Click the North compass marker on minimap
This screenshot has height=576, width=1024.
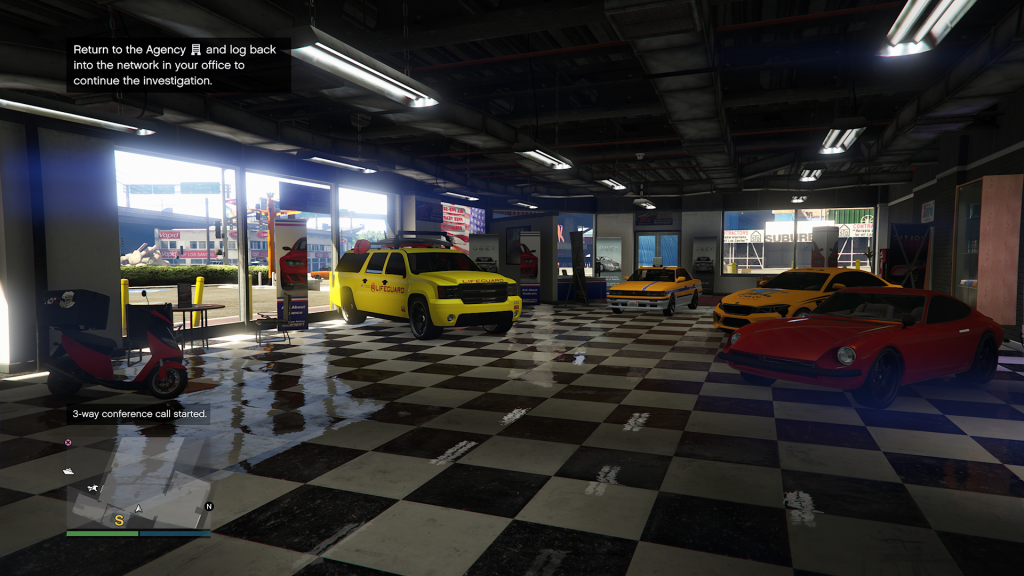tap(208, 507)
